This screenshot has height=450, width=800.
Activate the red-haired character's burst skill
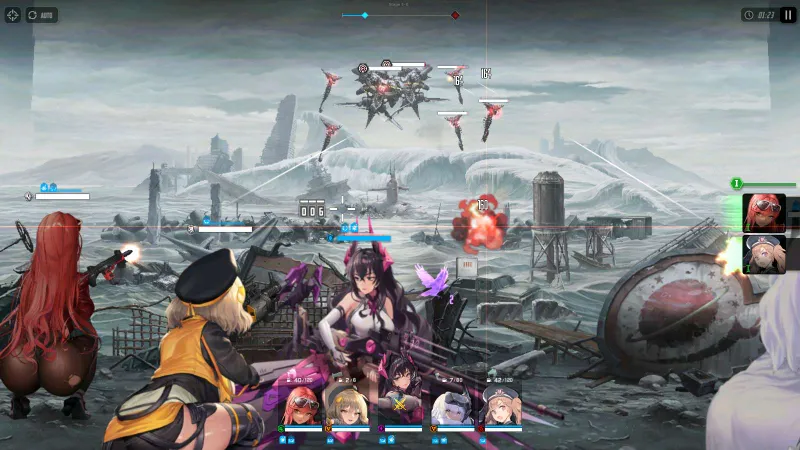click(x=764, y=213)
